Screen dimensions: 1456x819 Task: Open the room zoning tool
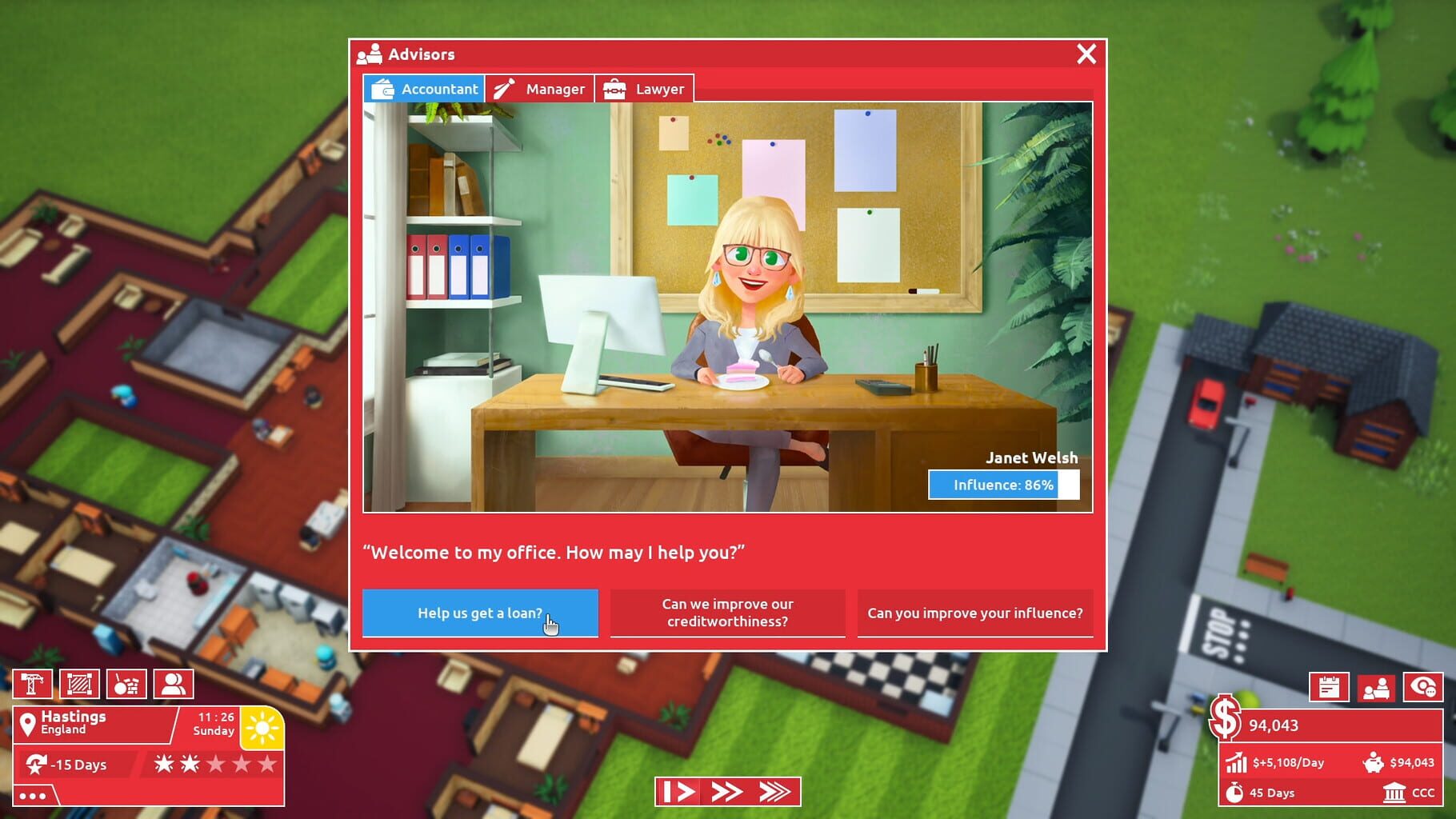[78, 684]
